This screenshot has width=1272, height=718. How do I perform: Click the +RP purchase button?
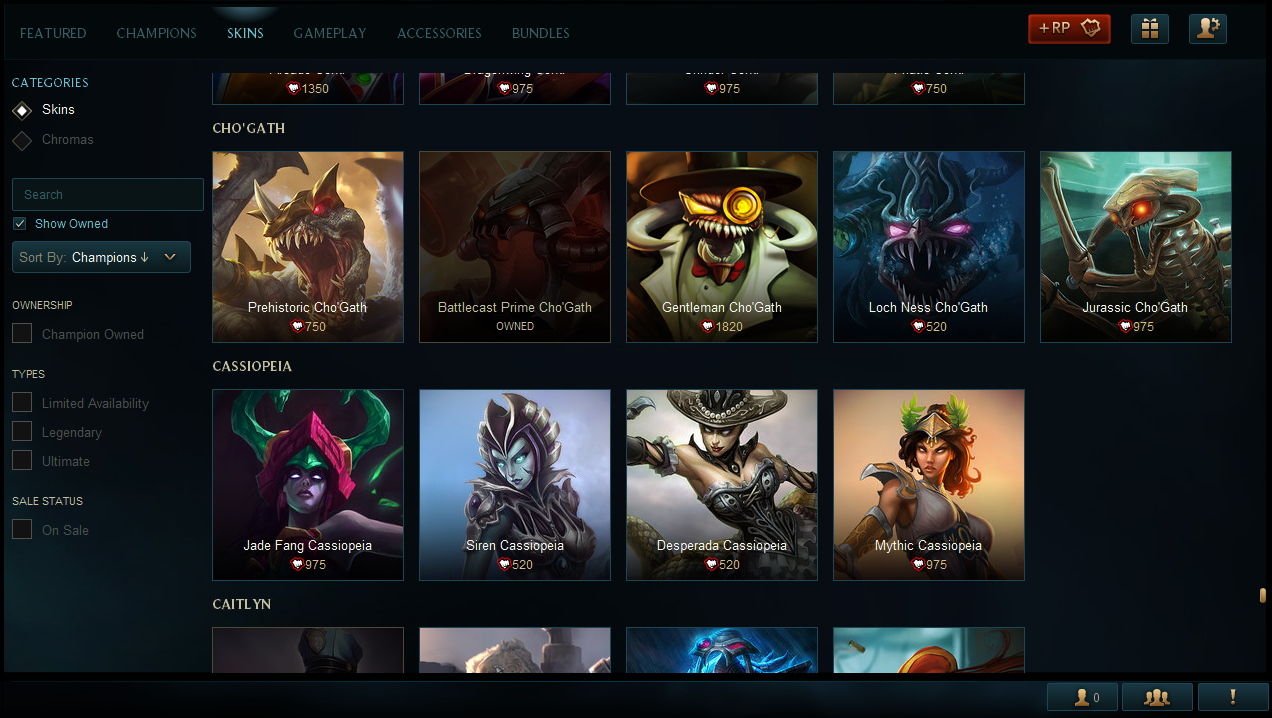point(1069,29)
